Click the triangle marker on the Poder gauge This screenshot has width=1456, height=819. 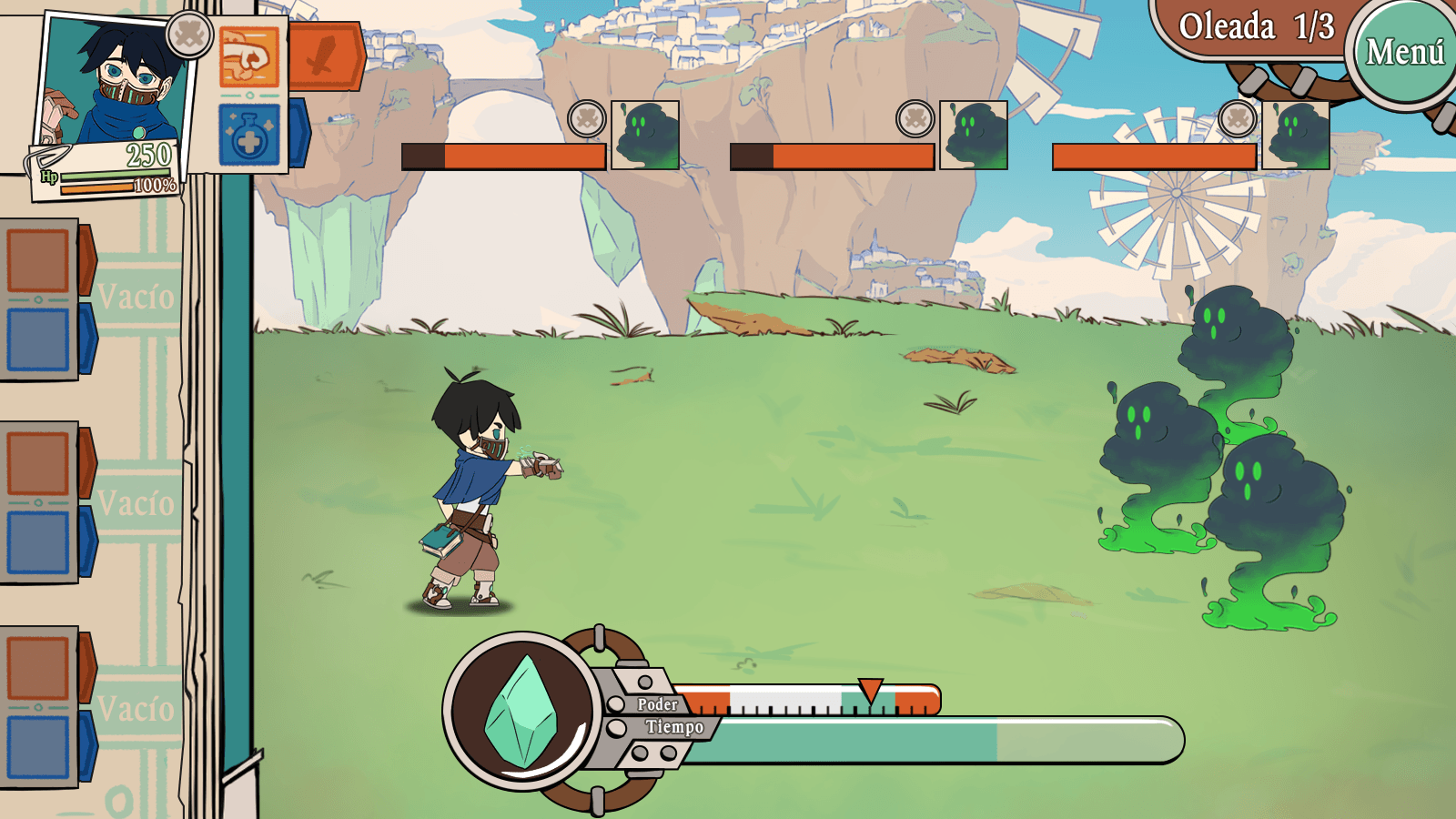871,689
